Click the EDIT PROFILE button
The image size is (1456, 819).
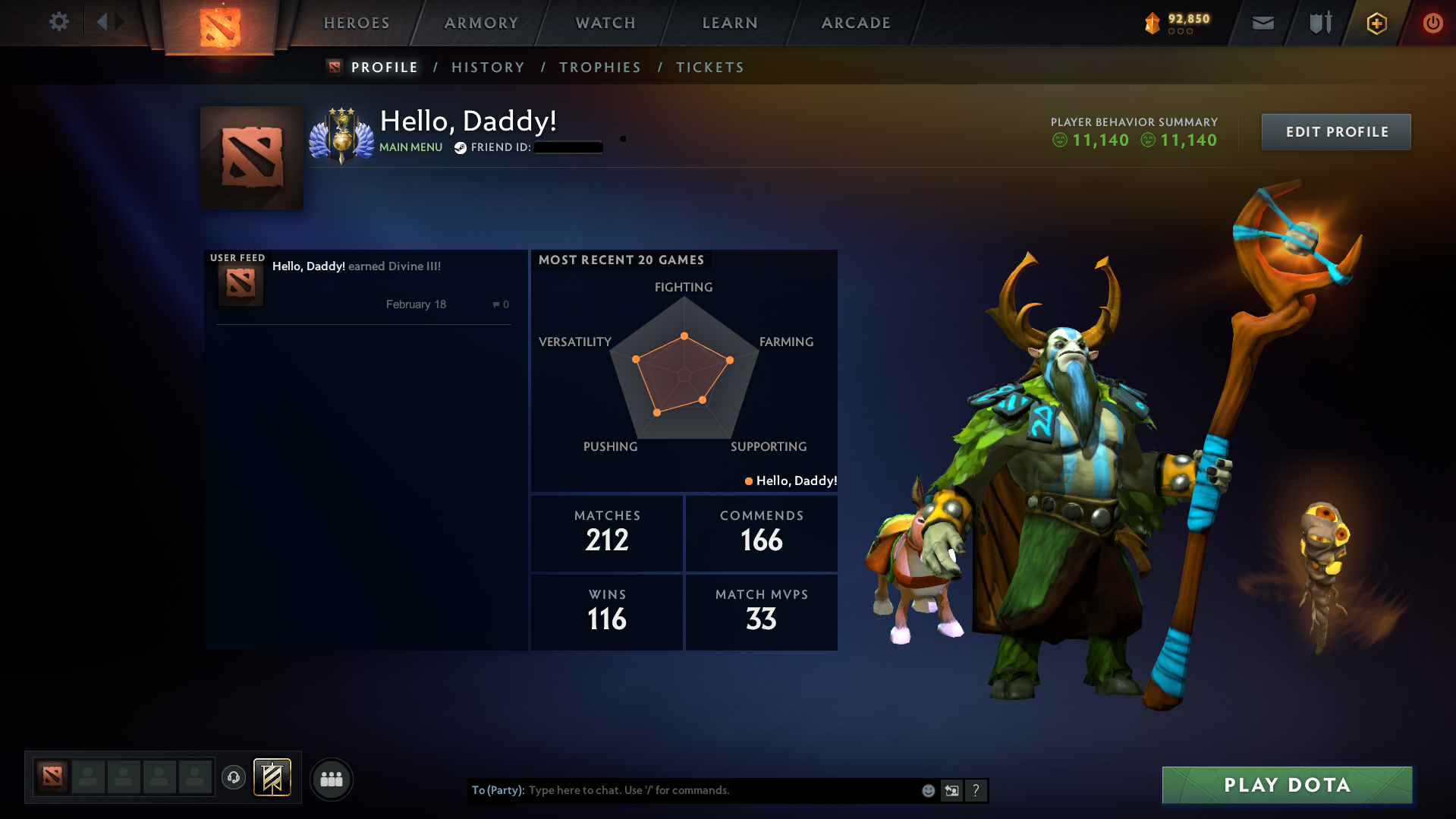coord(1335,131)
